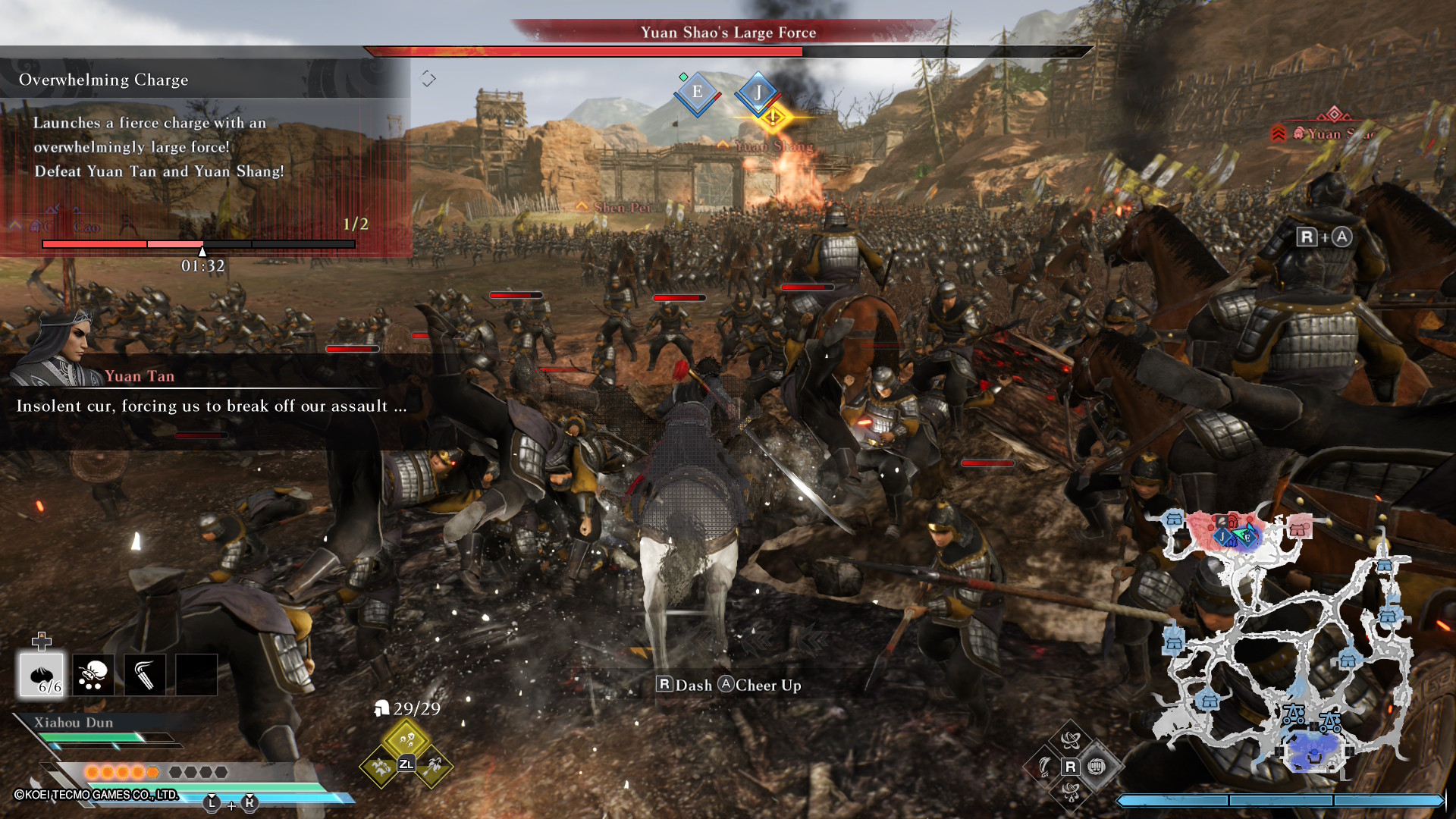Screen dimensions: 1456x819
Task: Activate the top yellow tactic diamond
Action: 406,739
